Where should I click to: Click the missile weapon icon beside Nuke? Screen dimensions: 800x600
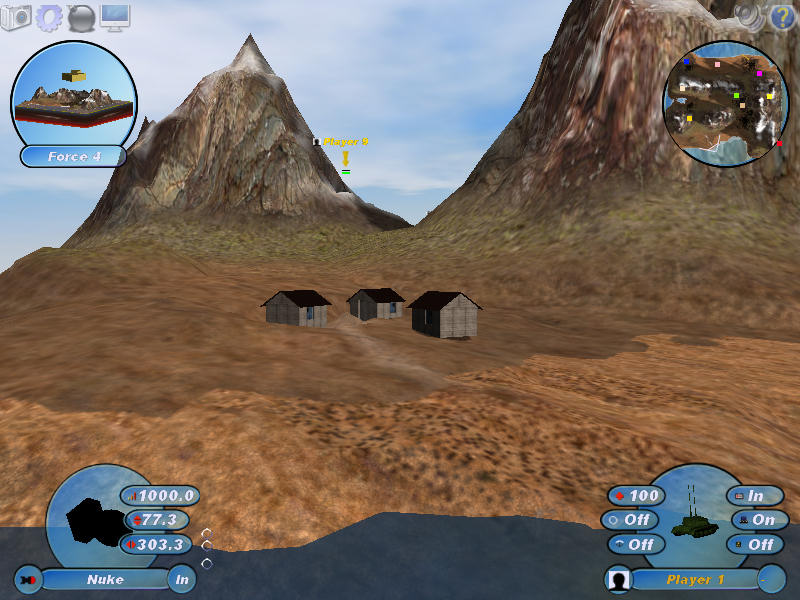click(28, 579)
